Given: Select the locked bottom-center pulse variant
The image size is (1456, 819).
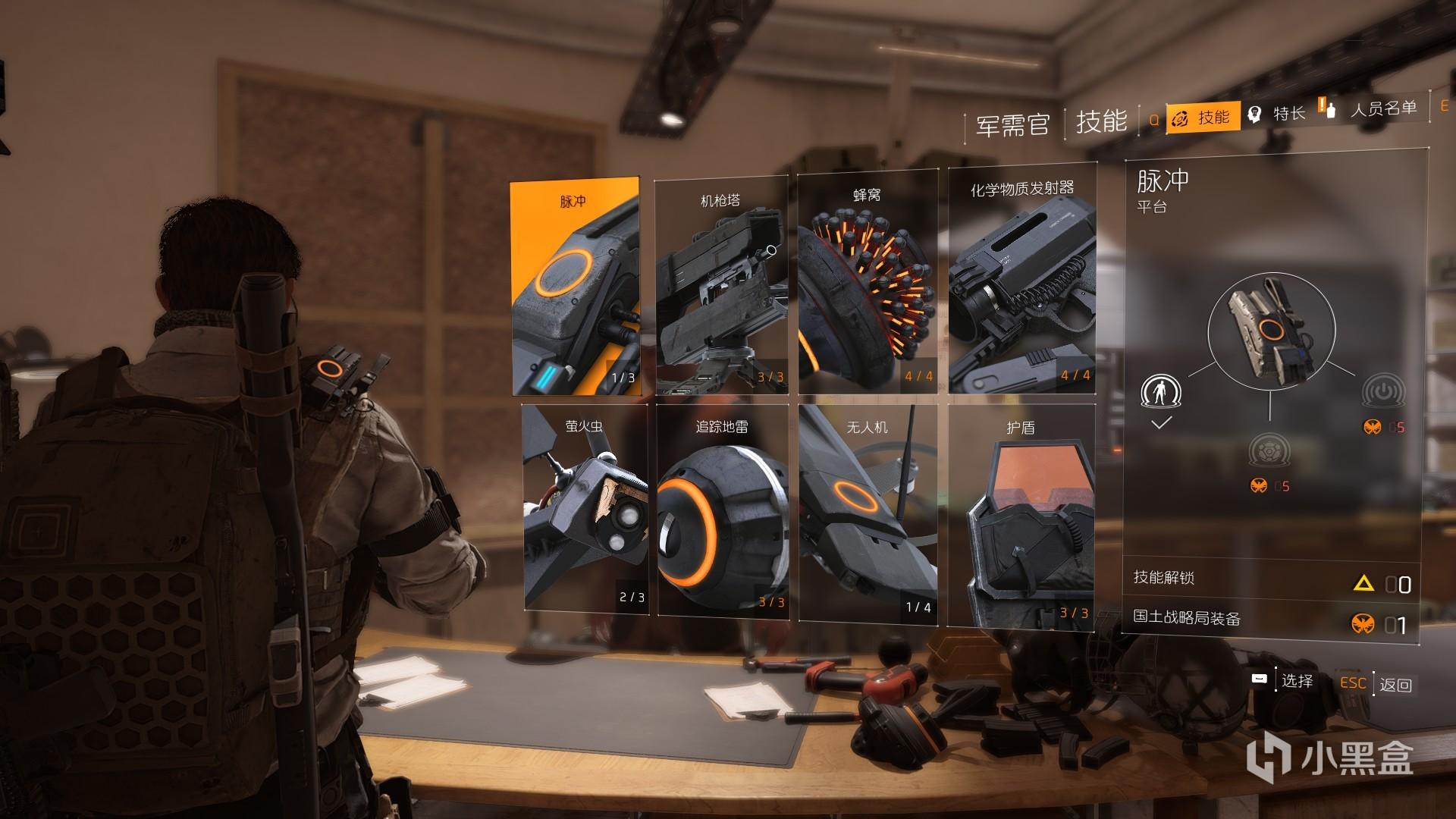Looking at the screenshot, I should pos(1268,452).
